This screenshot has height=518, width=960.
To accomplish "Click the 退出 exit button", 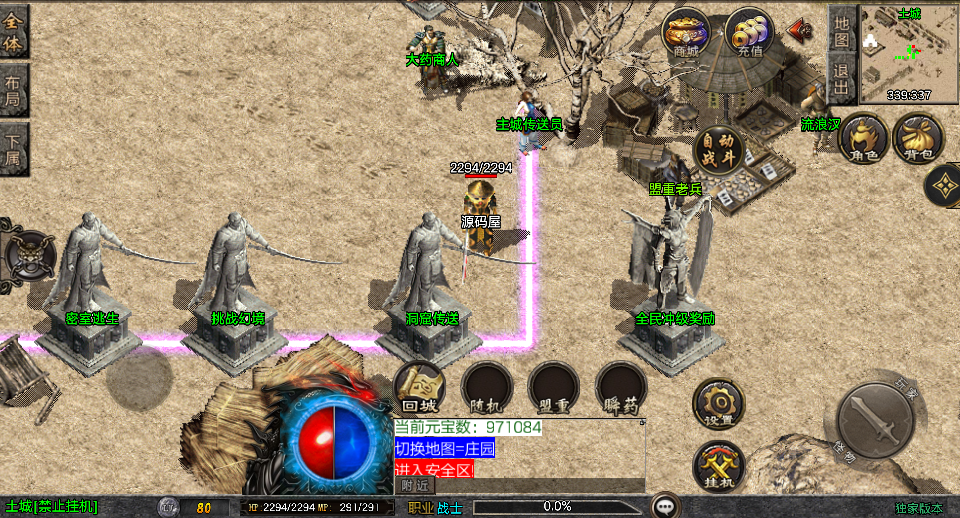I will 842,78.
